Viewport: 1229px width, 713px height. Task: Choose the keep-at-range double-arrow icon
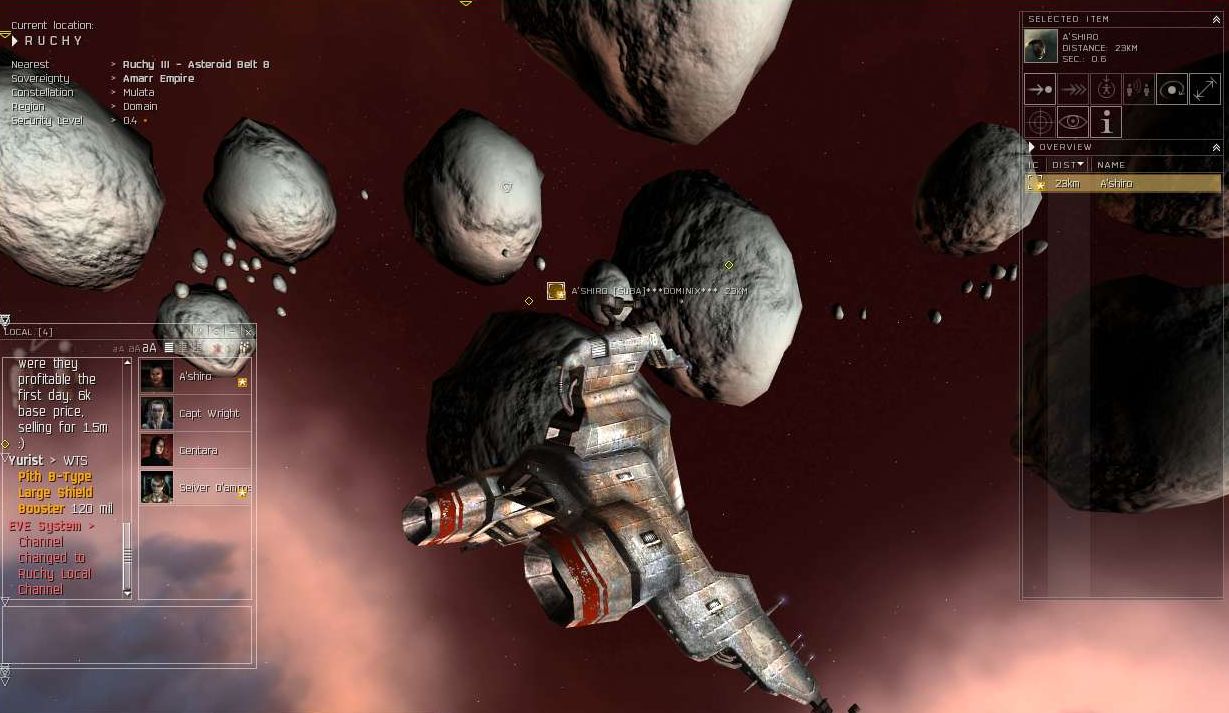[x=1205, y=90]
